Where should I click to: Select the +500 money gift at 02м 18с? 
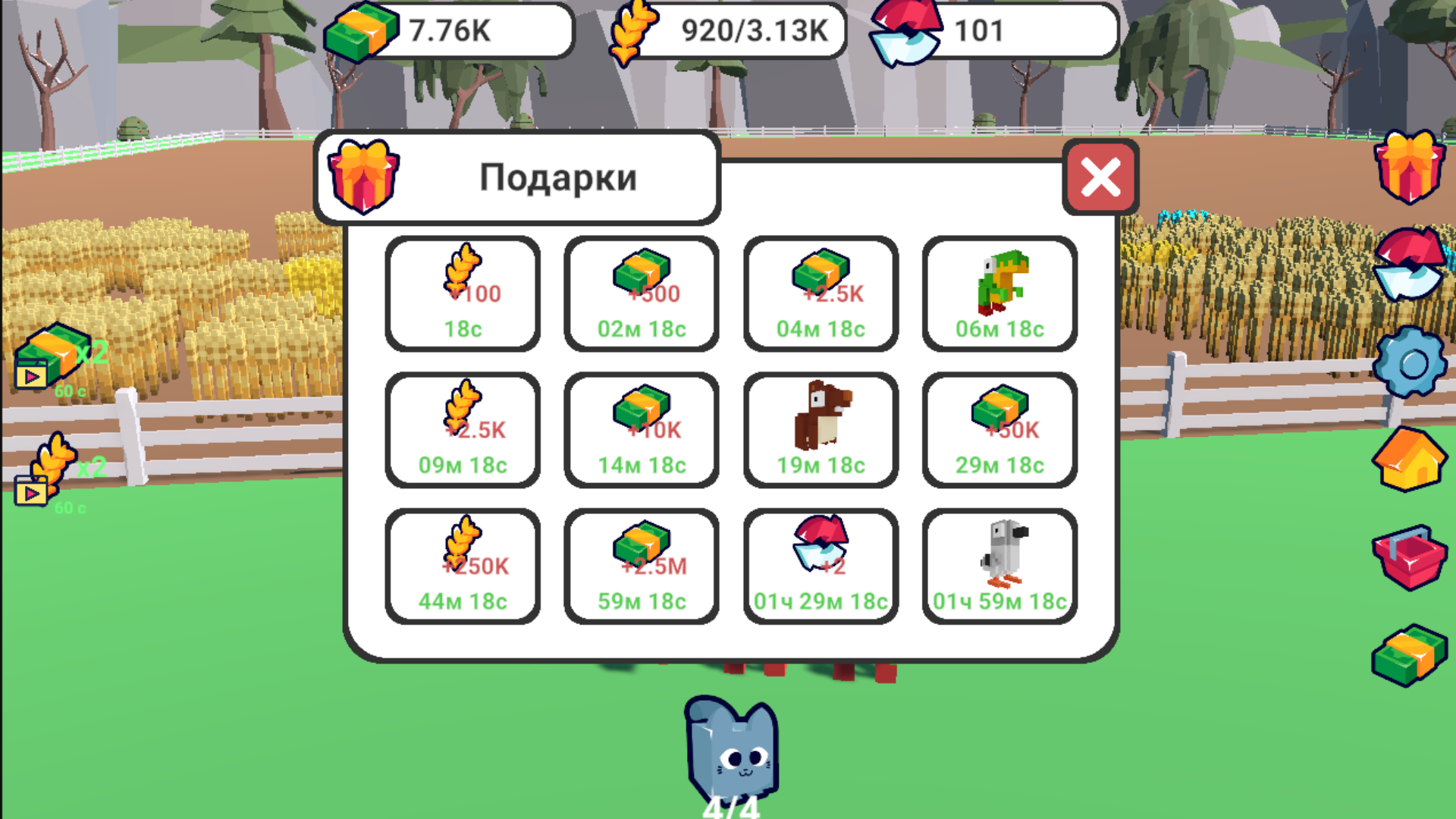coord(641,294)
